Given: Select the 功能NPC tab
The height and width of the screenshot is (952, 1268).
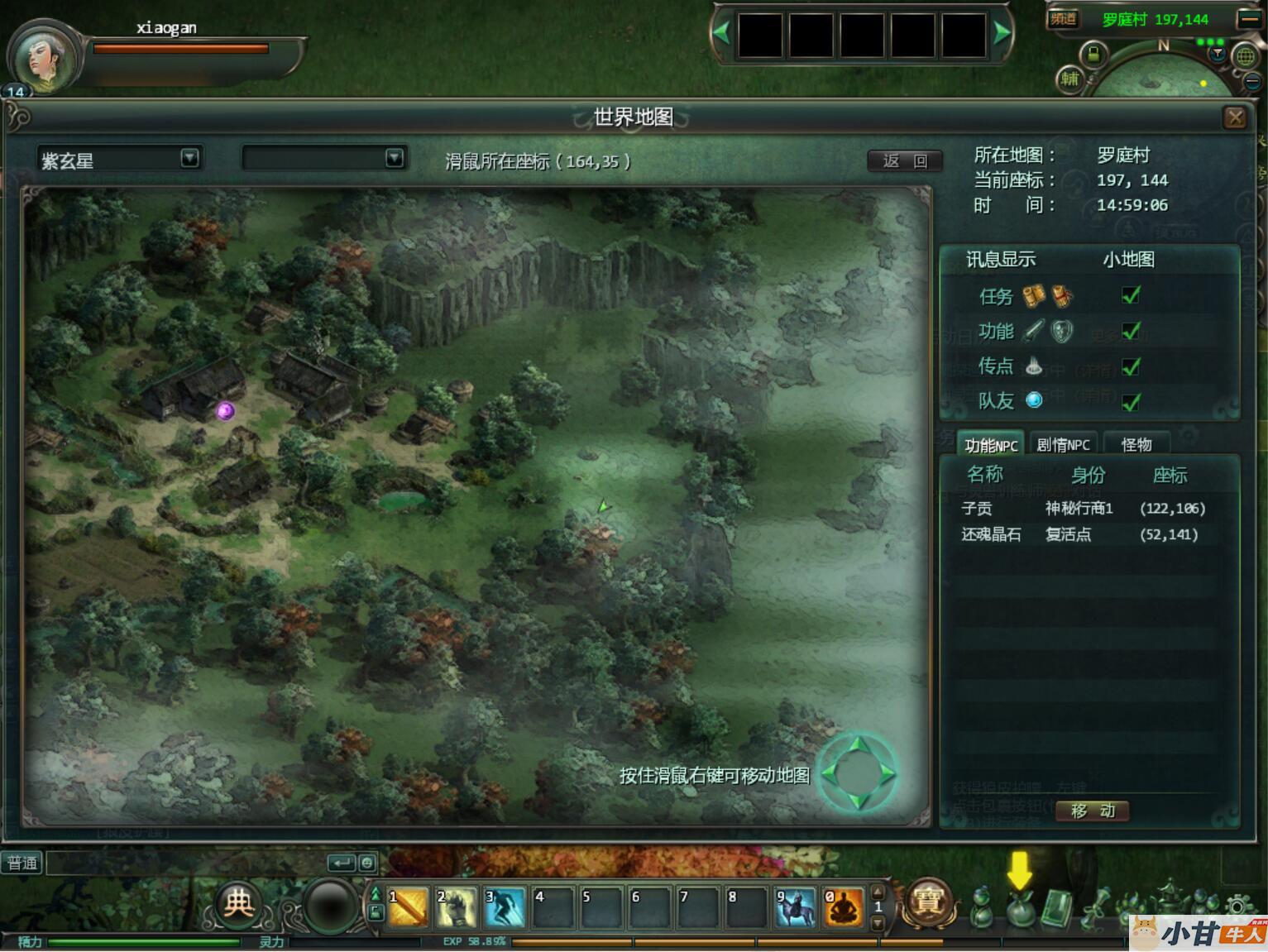Looking at the screenshot, I should (990, 445).
